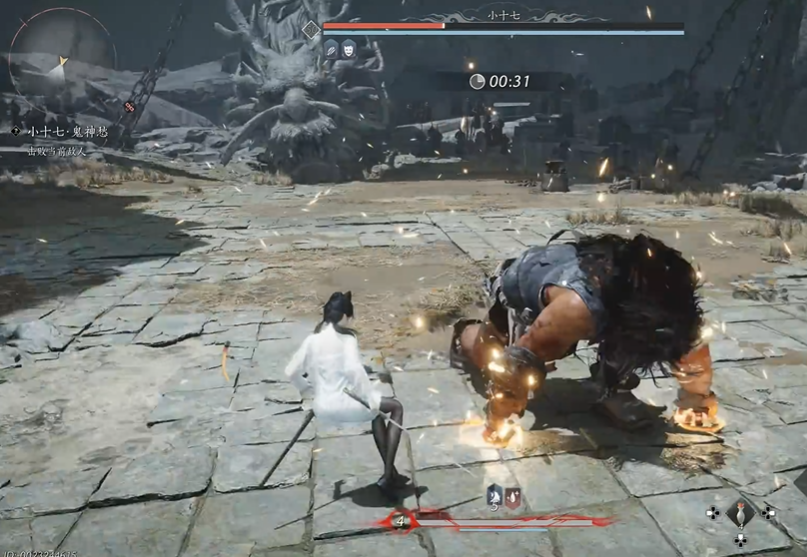Select the boss level diamond badge
The image size is (807, 557).
click(x=311, y=30)
